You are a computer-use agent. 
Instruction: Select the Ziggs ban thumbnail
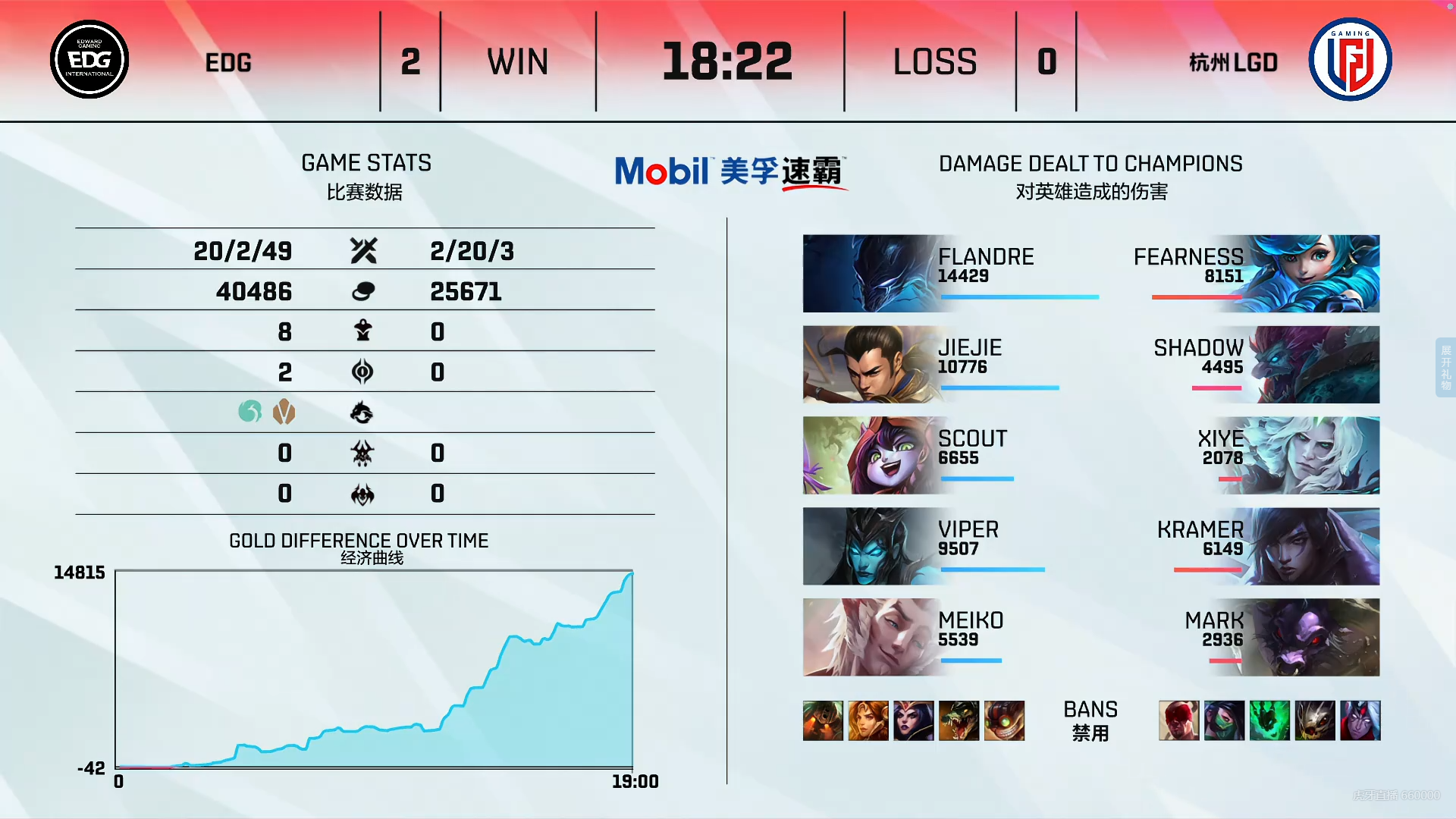click(x=1005, y=720)
